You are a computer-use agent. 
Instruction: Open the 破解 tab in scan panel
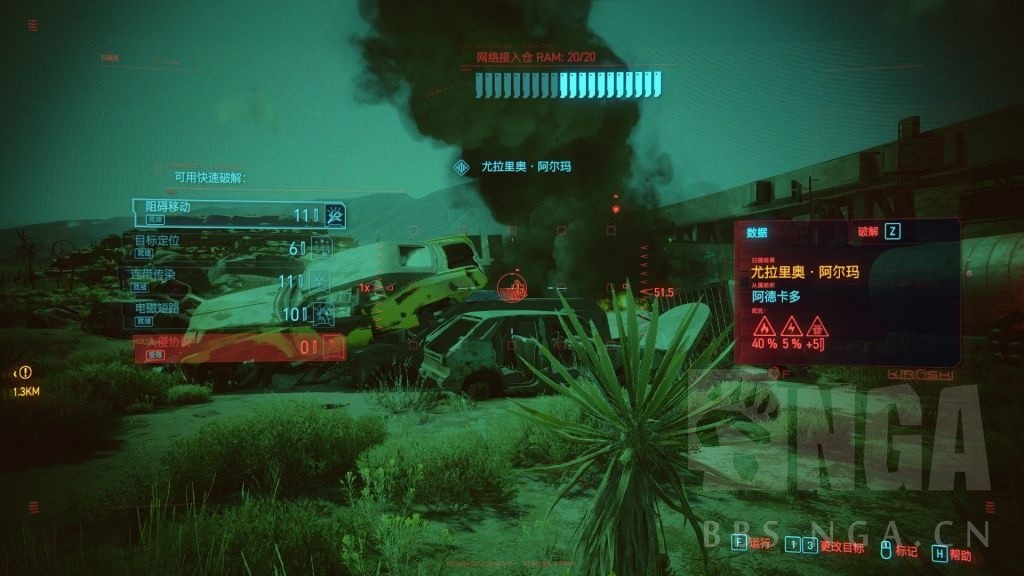tap(879, 231)
